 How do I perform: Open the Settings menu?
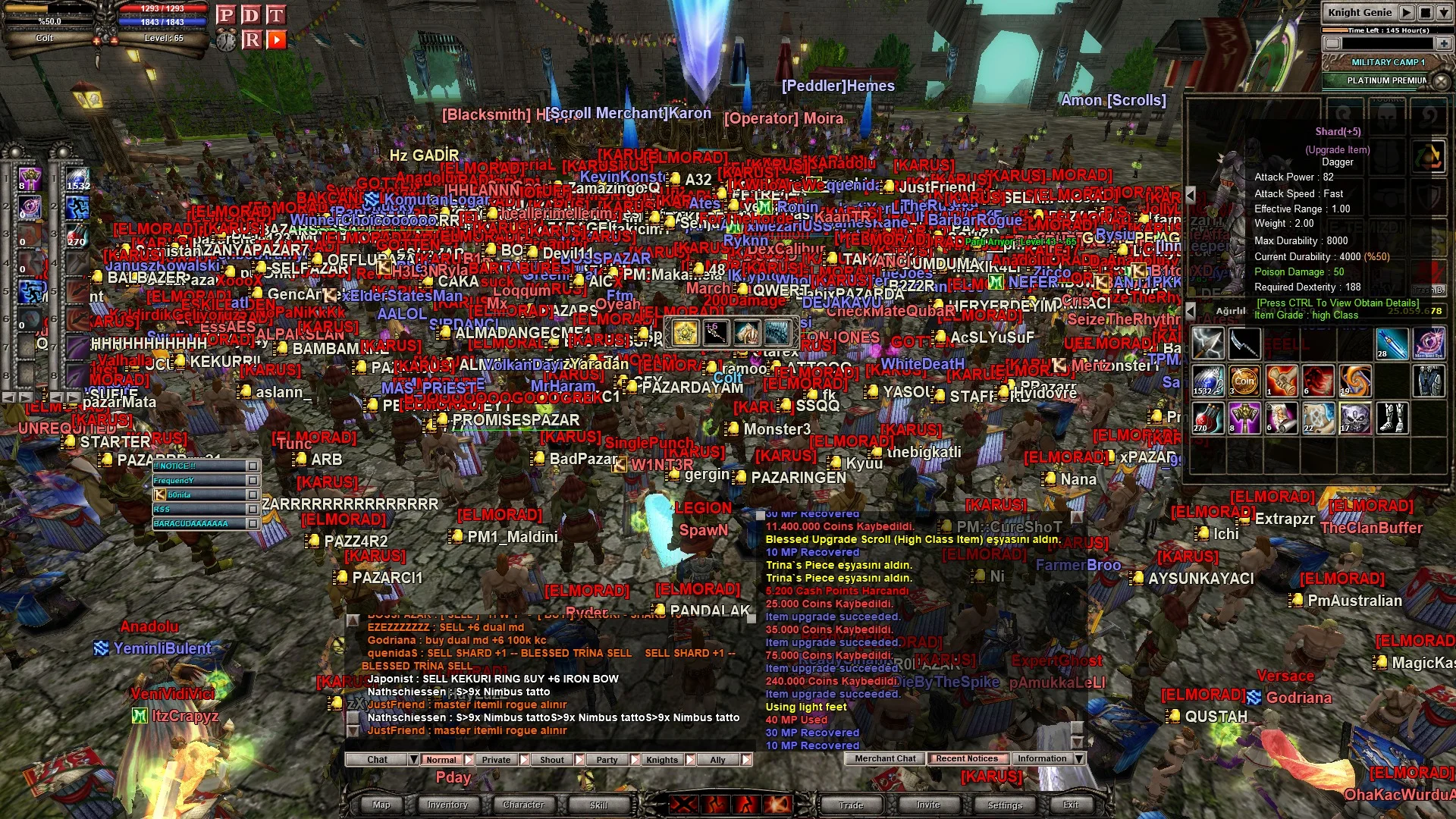(1005, 805)
